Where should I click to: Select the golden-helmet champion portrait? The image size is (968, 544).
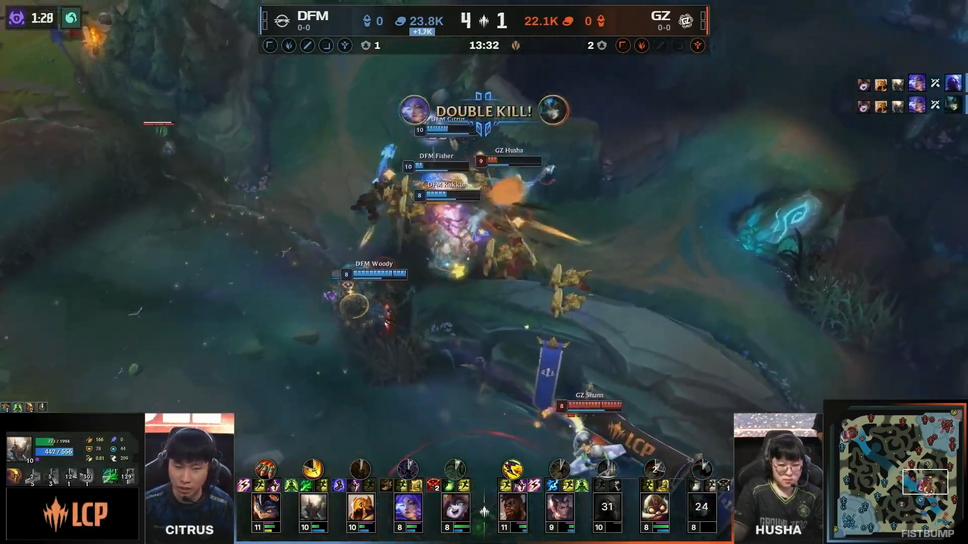coord(360,508)
